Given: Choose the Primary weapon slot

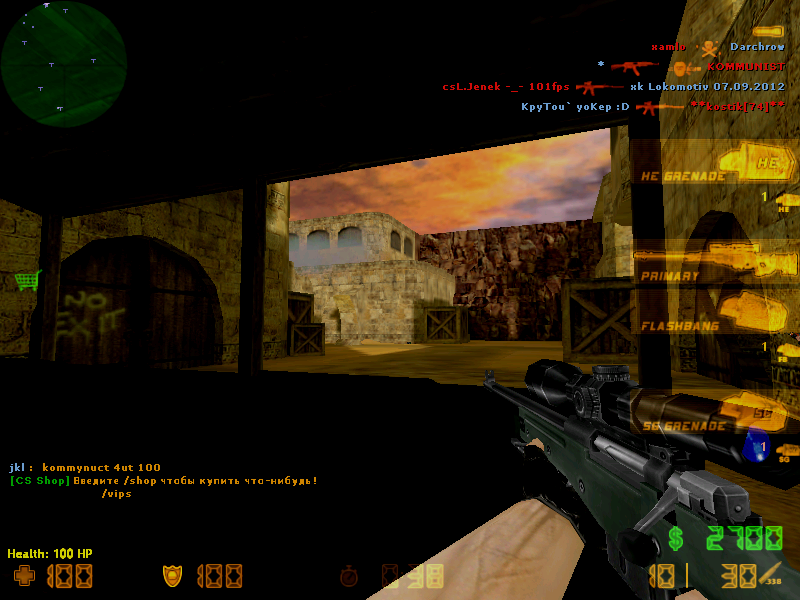Looking at the screenshot, I should tap(712, 264).
